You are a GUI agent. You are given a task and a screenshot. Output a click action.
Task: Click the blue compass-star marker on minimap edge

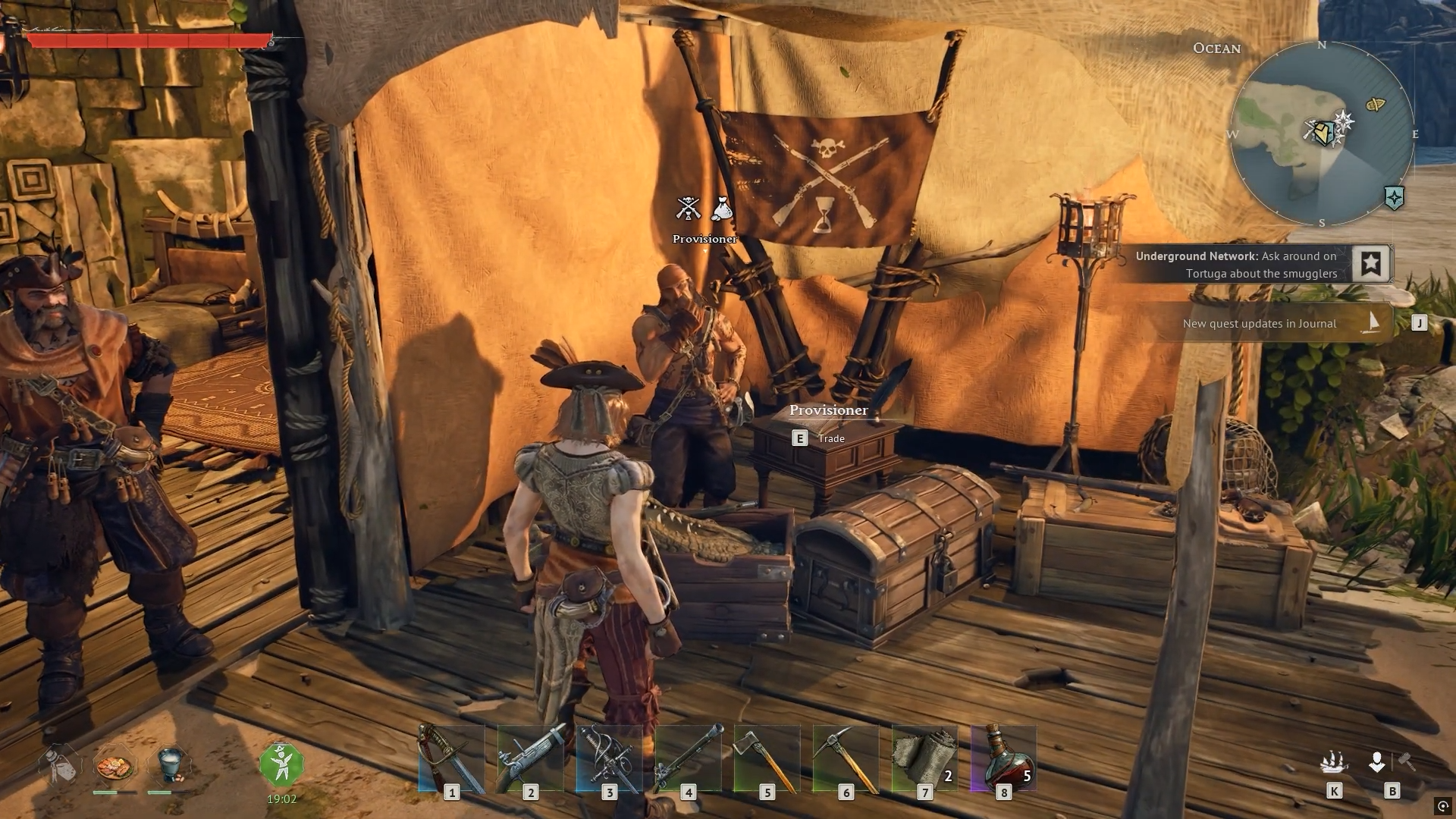(x=1394, y=198)
